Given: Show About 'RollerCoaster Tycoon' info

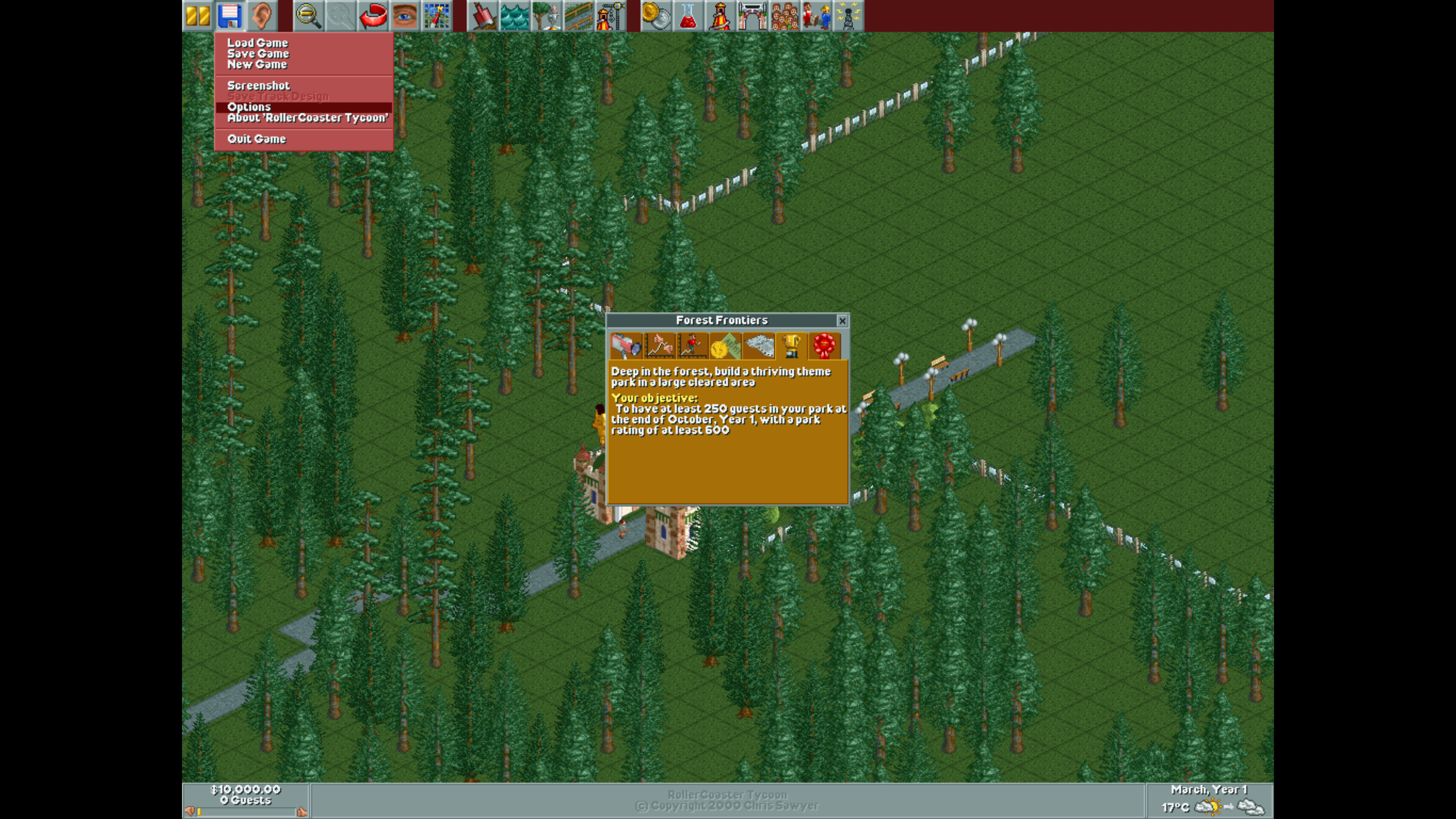Looking at the screenshot, I should point(308,118).
